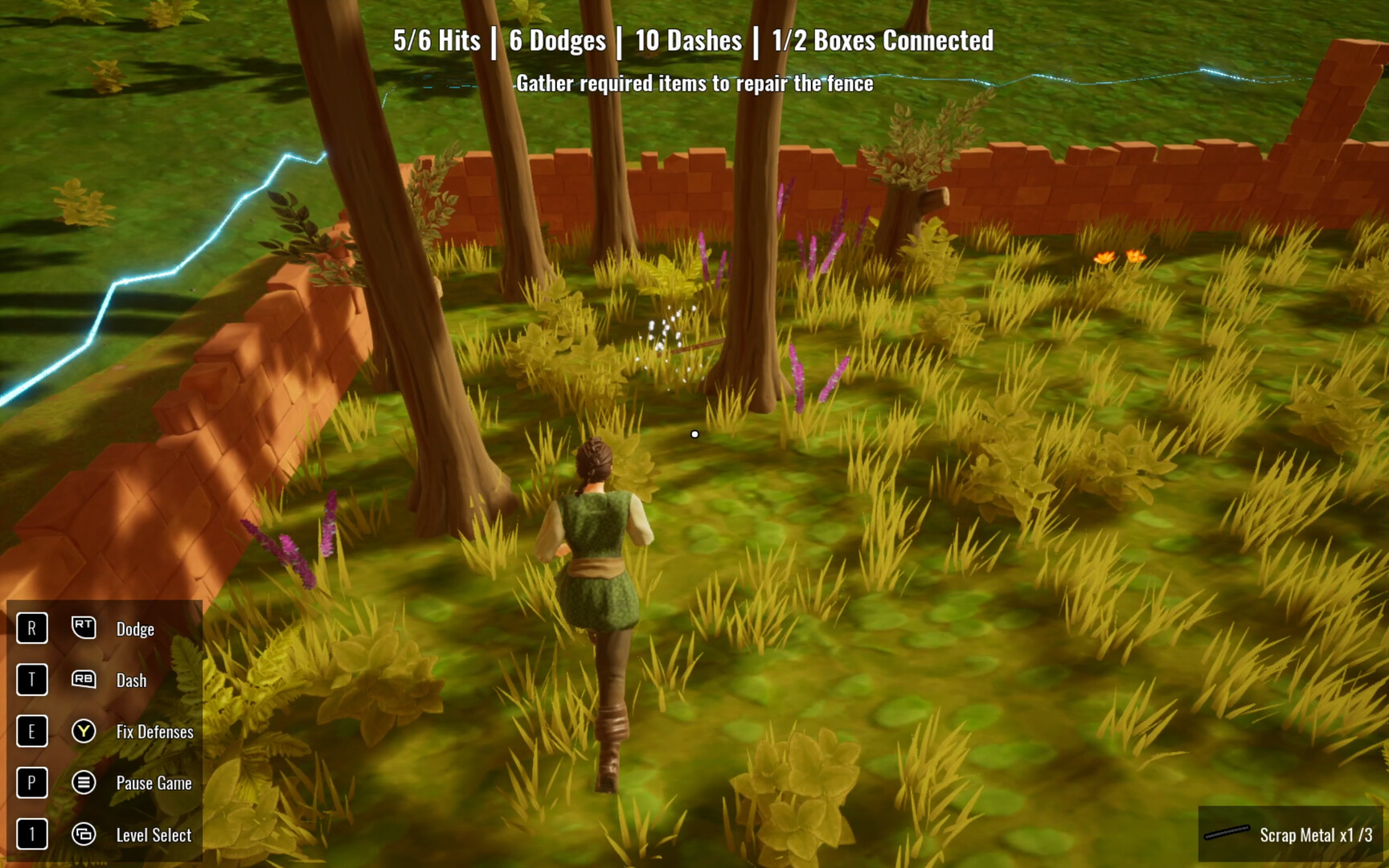The height and width of the screenshot is (868, 1389).
Task: Click the P keyboard key icon for Pause Game
Action: pyautogui.click(x=31, y=783)
